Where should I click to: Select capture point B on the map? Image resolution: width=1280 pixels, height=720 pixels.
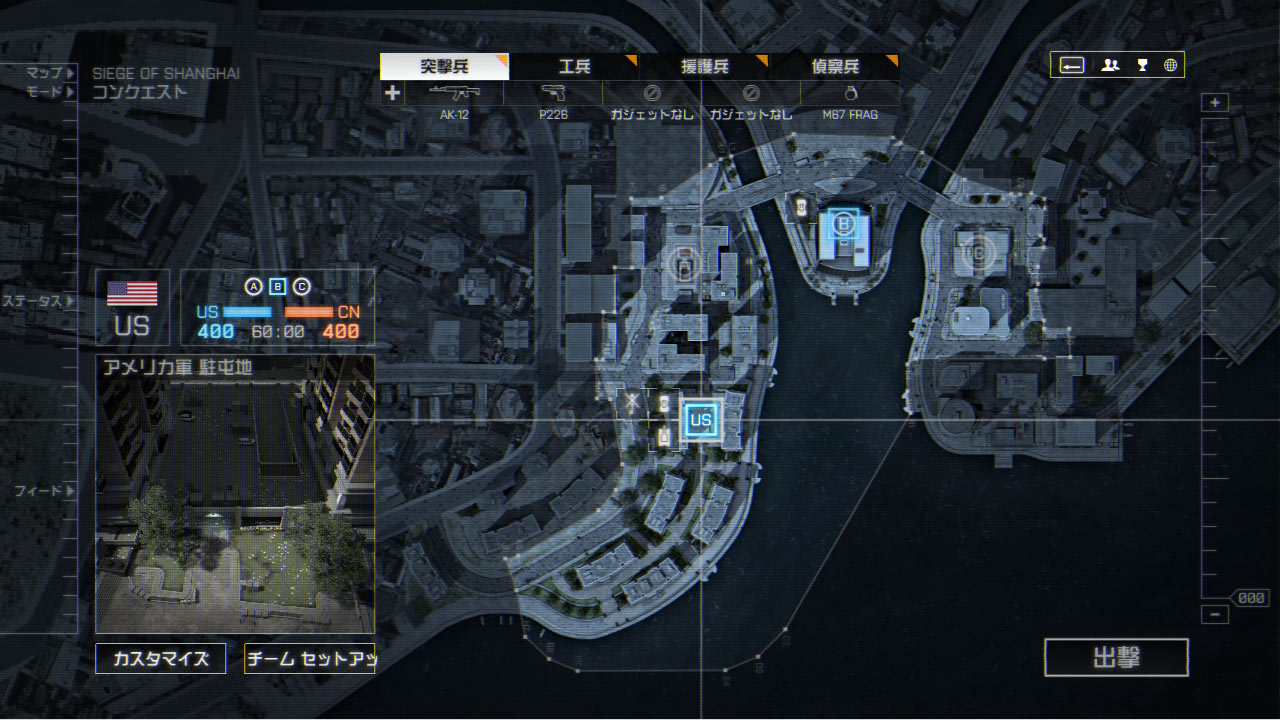[x=844, y=225]
